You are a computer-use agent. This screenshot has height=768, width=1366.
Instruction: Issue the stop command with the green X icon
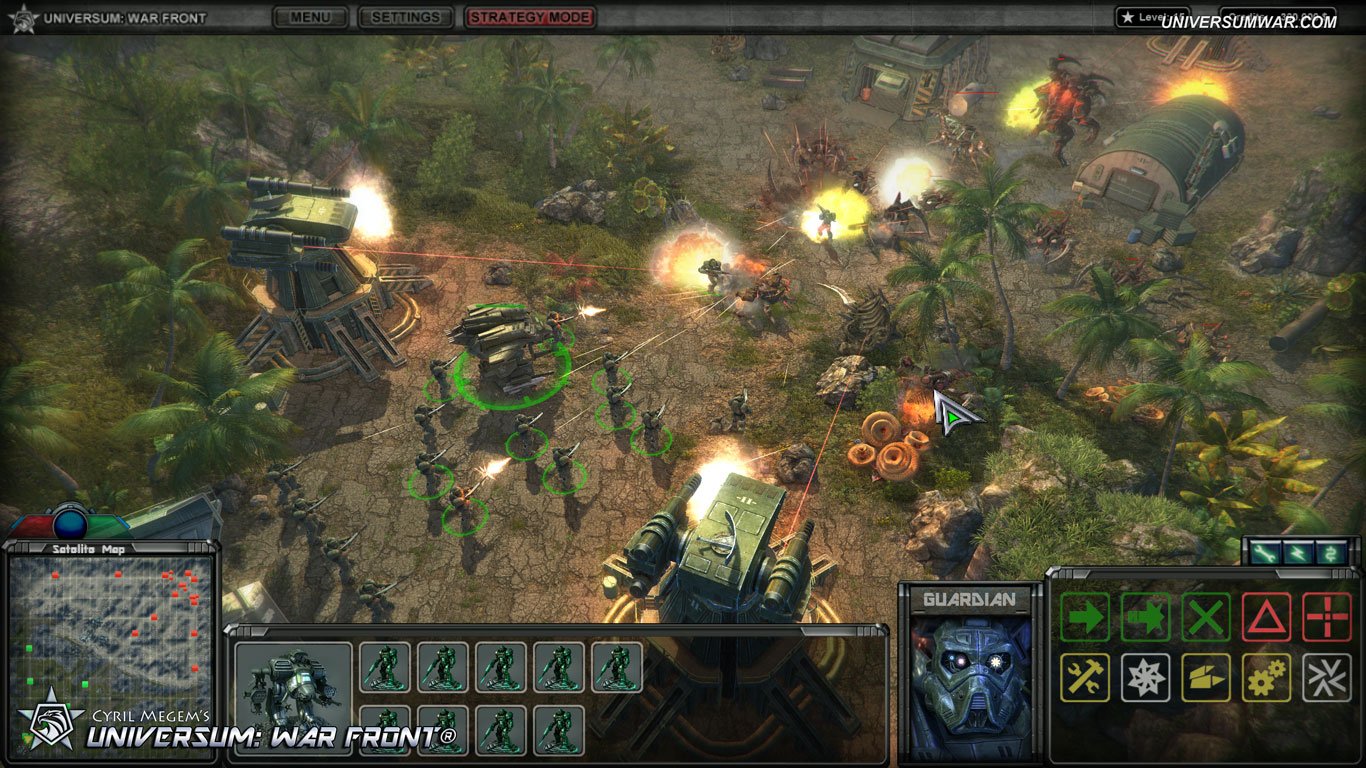[1206, 617]
